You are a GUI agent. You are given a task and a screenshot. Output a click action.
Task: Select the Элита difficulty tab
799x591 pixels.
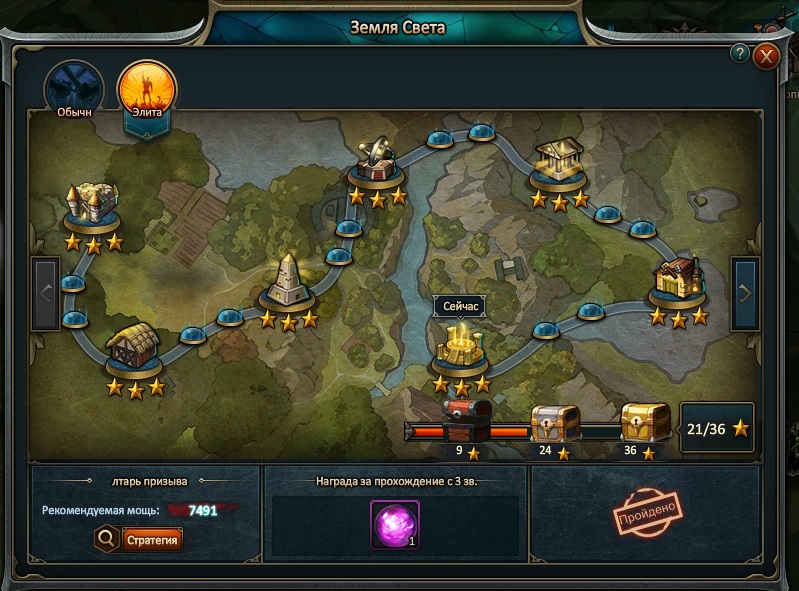tap(147, 90)
